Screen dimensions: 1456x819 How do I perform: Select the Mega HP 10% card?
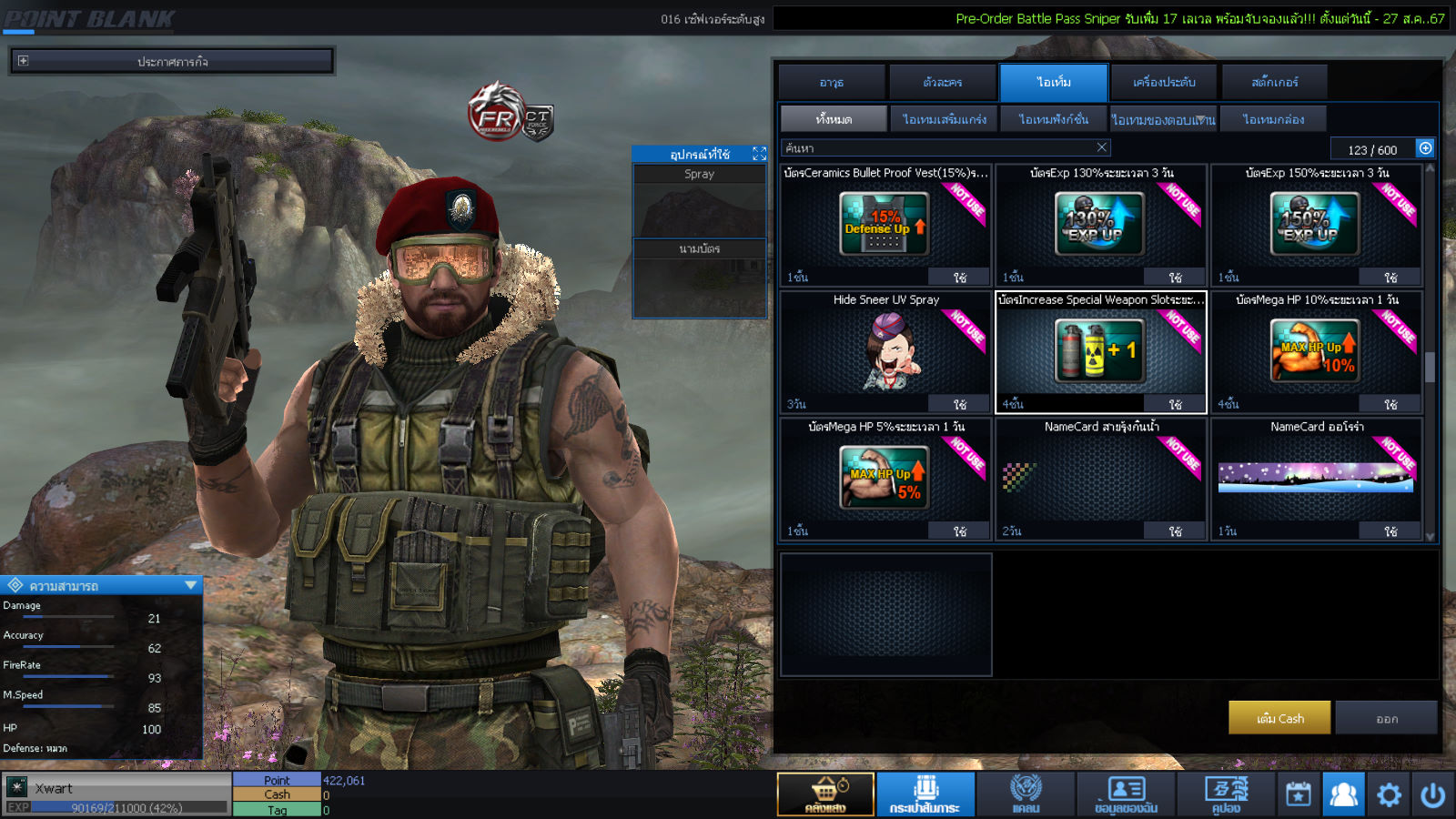click(x=1315, y=351)
